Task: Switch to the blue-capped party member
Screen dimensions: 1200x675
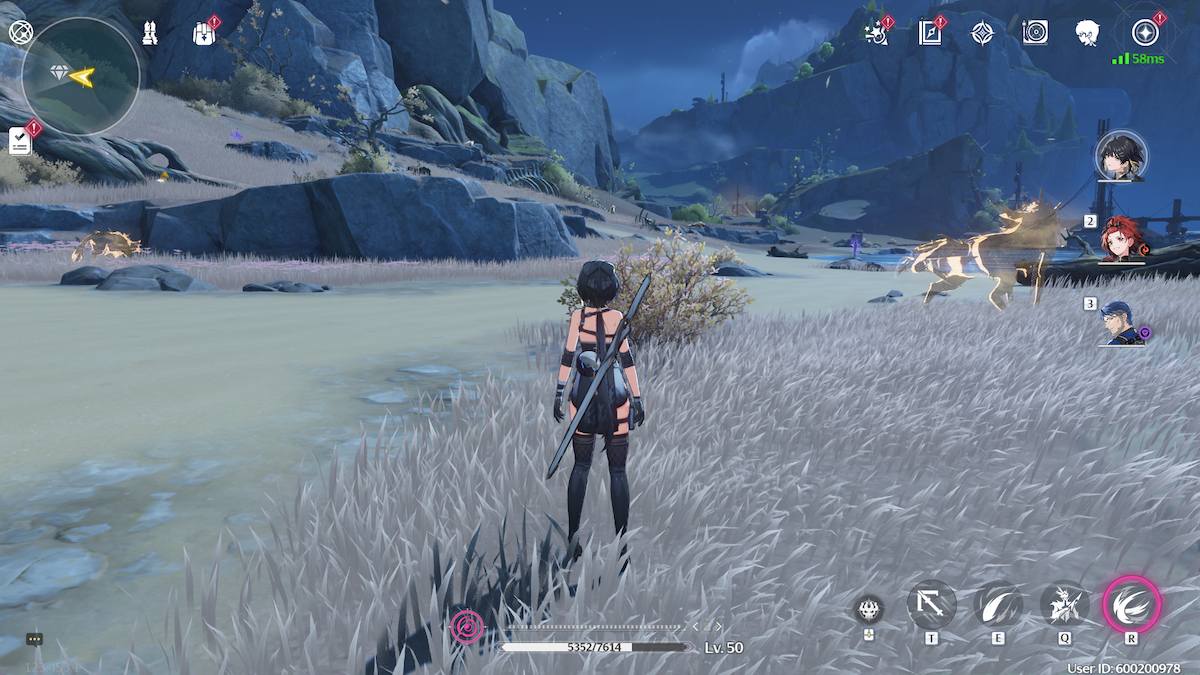Action: [x=1122, y=322]
